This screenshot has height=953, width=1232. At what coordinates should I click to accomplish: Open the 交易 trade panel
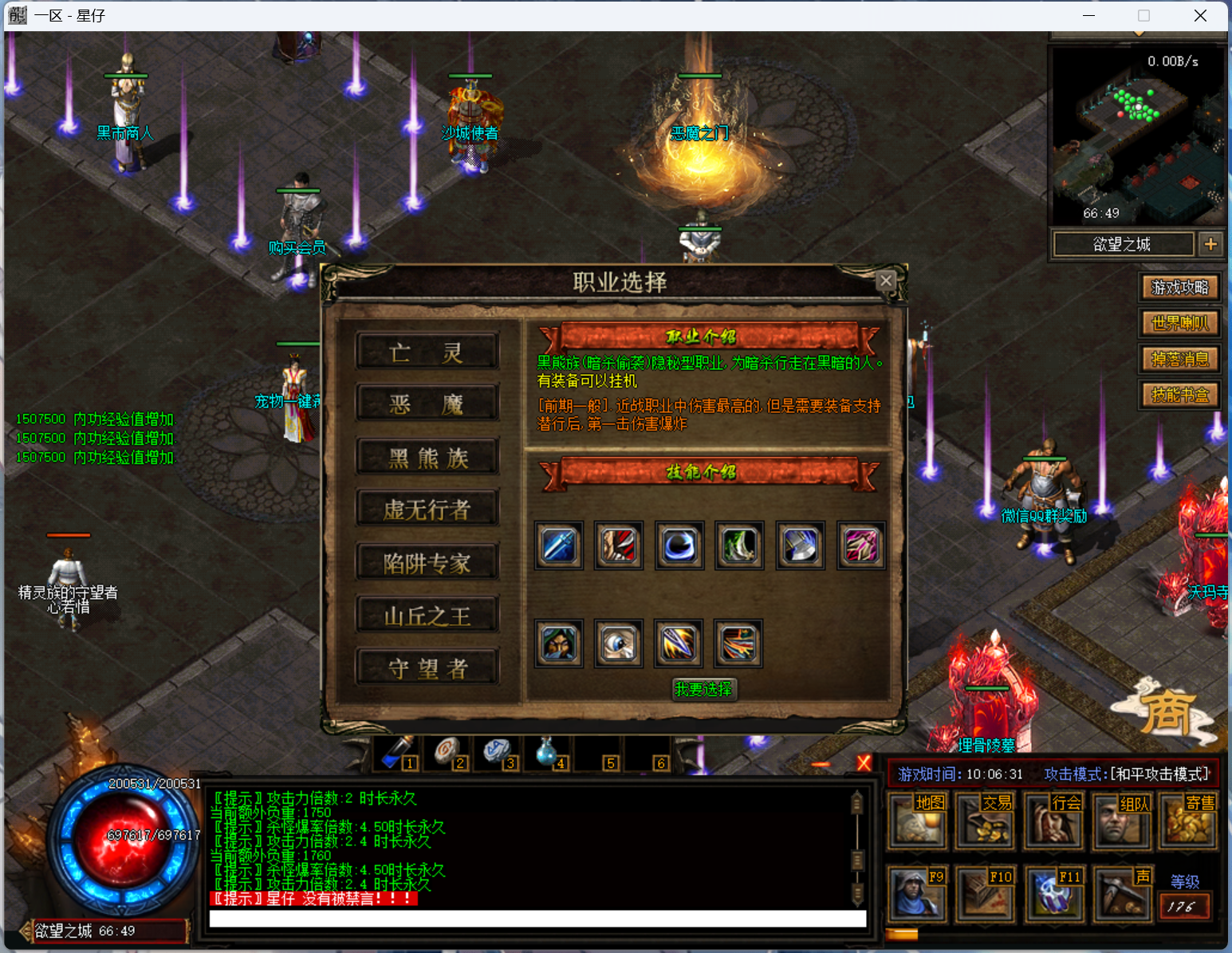pyautogui.click(x=985, y=821)
